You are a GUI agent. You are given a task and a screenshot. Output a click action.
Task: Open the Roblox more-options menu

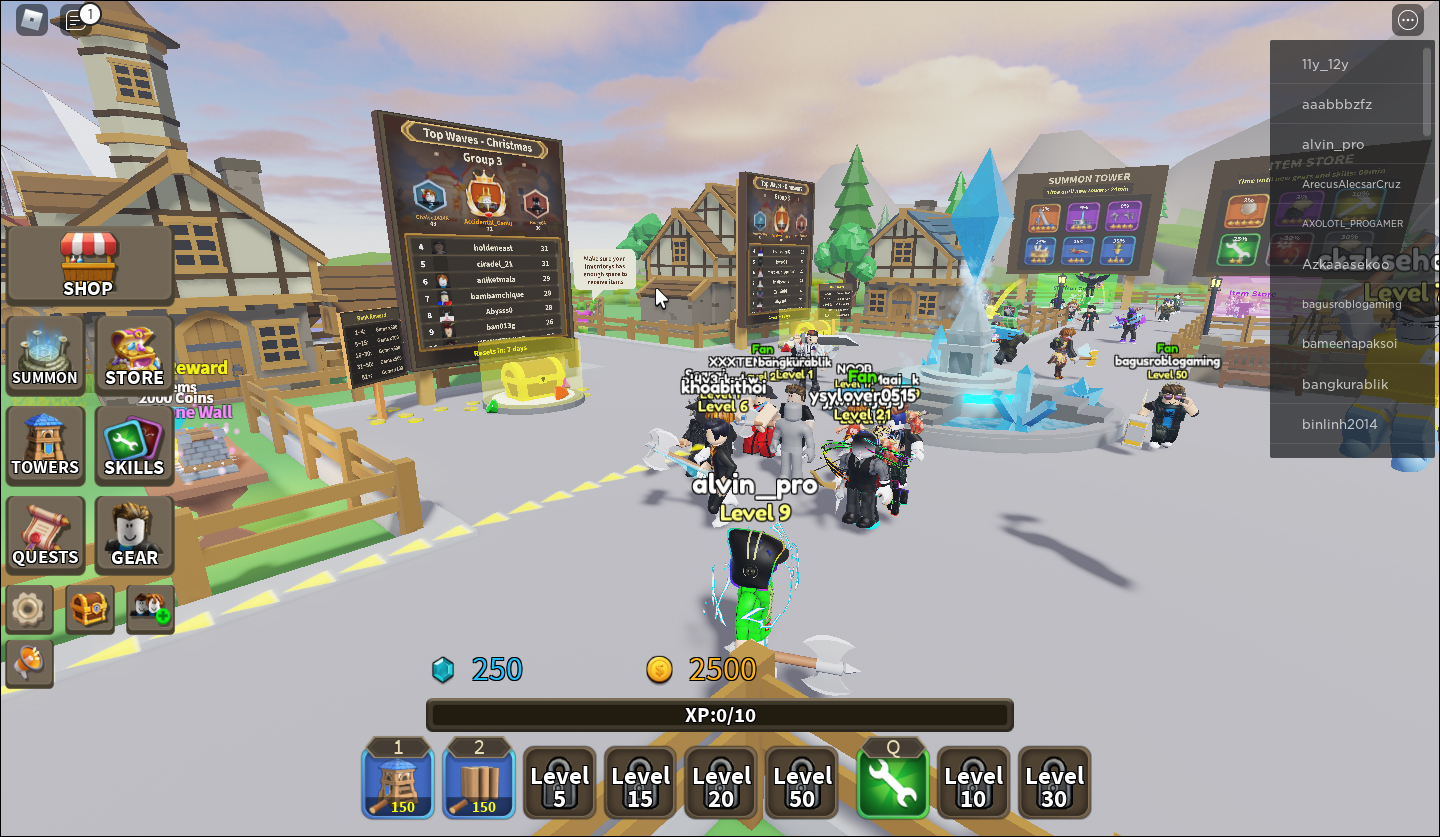pos(1407,19)
